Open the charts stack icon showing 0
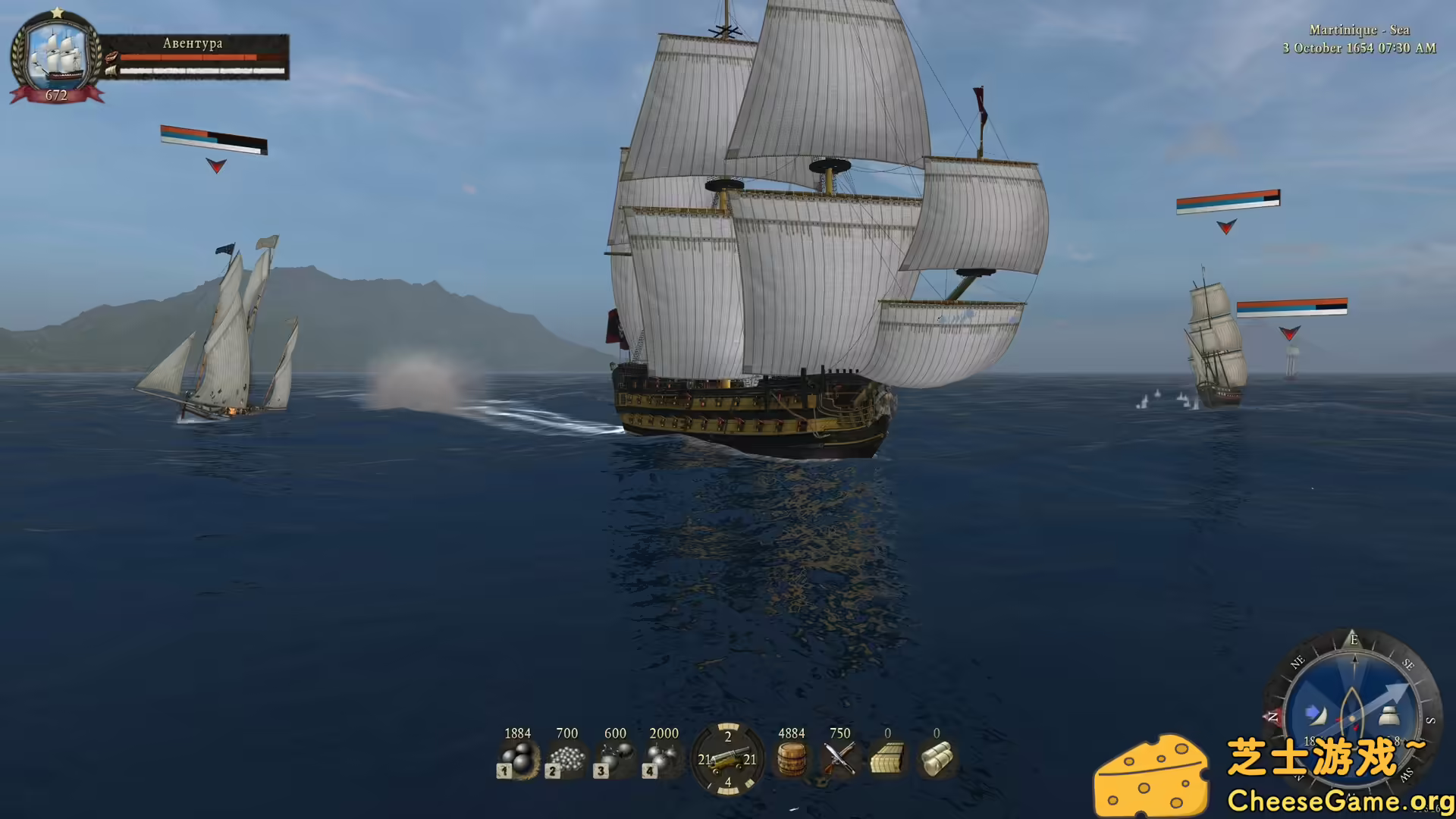The image size is (1456, 819). (x=887, y=758)
